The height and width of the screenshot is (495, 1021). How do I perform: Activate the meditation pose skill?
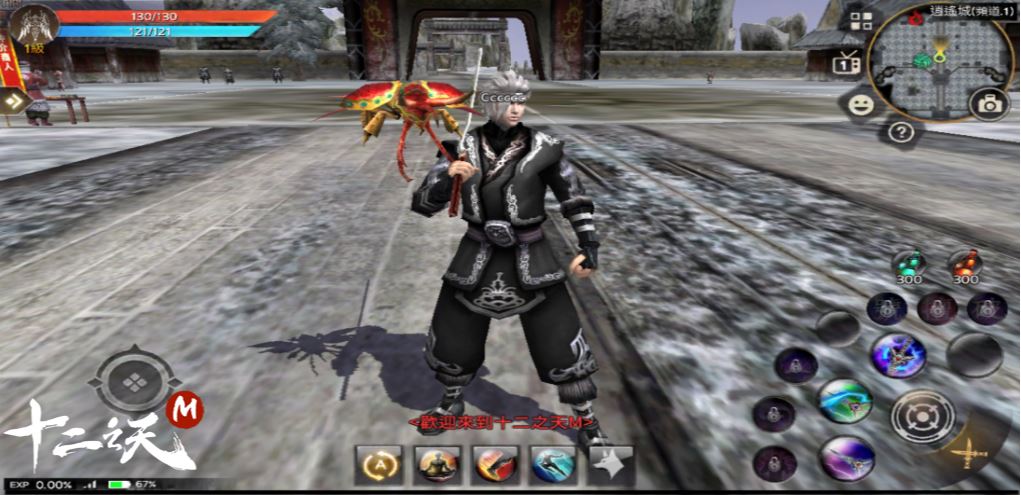click(437, 464)
